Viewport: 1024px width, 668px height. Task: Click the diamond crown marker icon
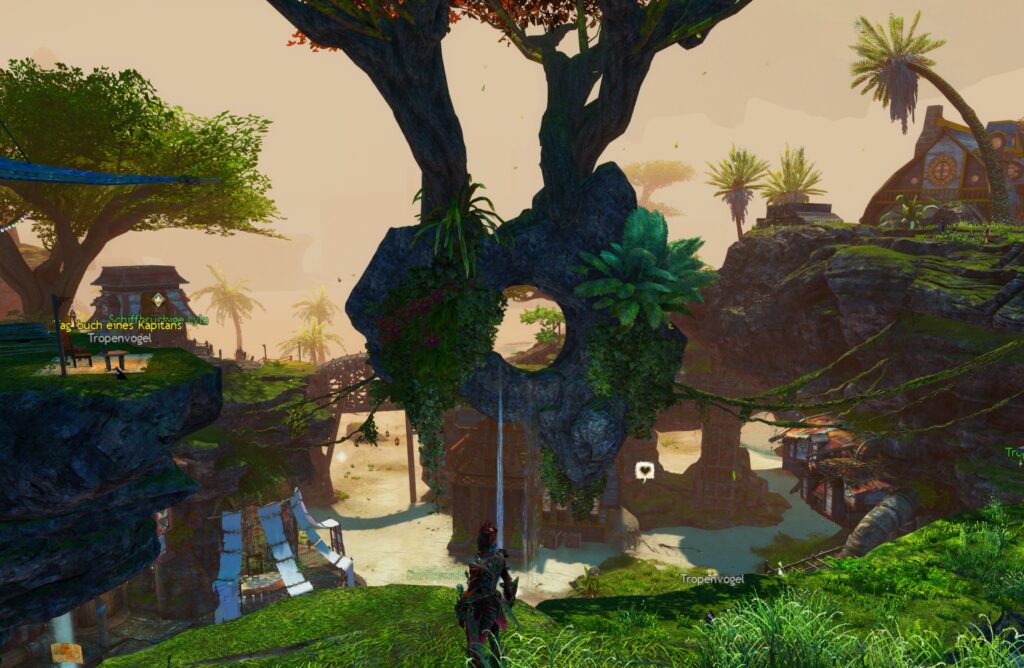pyautogui.click(x=157, y=299)
